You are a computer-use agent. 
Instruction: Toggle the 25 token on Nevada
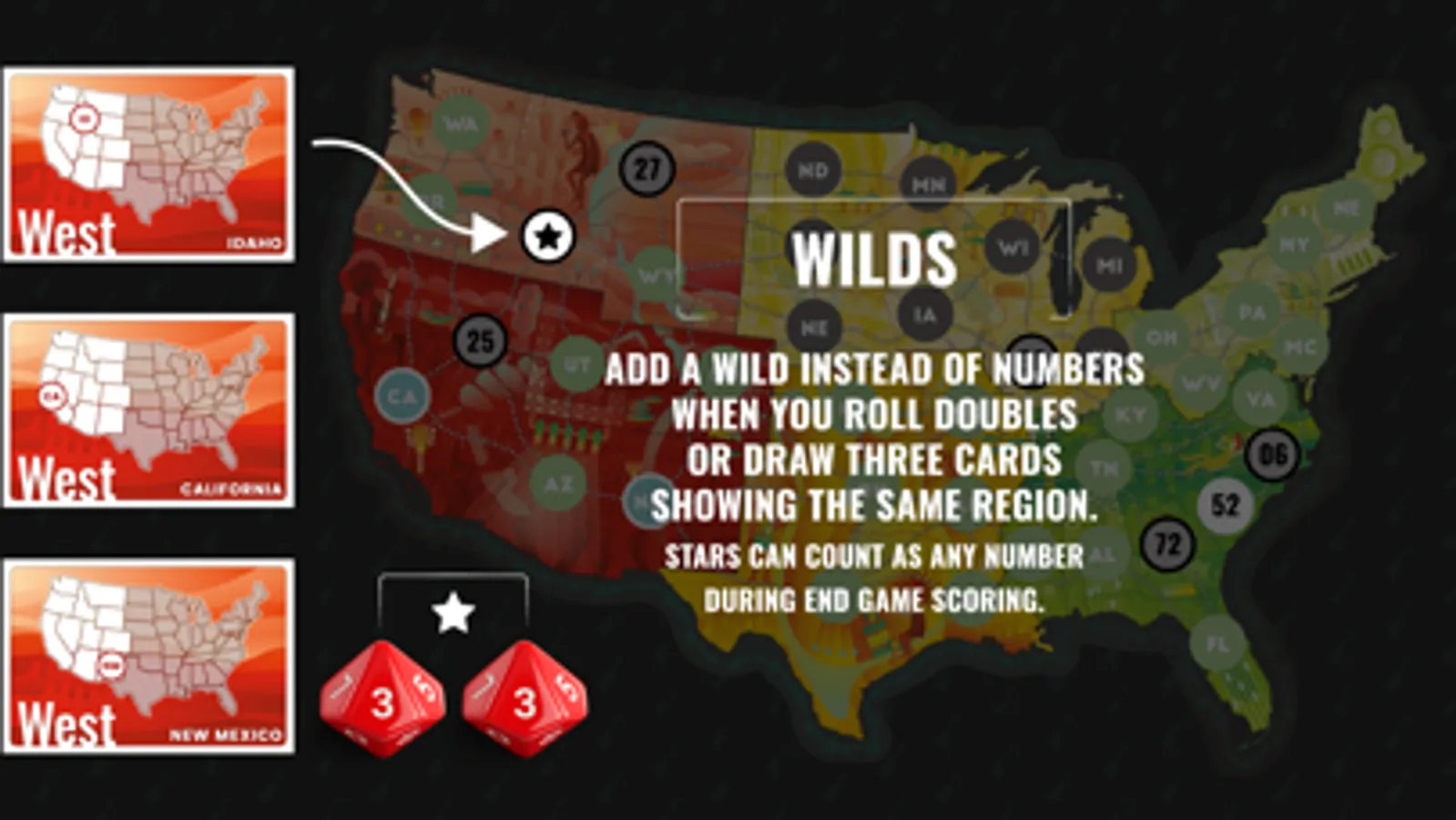477,342
